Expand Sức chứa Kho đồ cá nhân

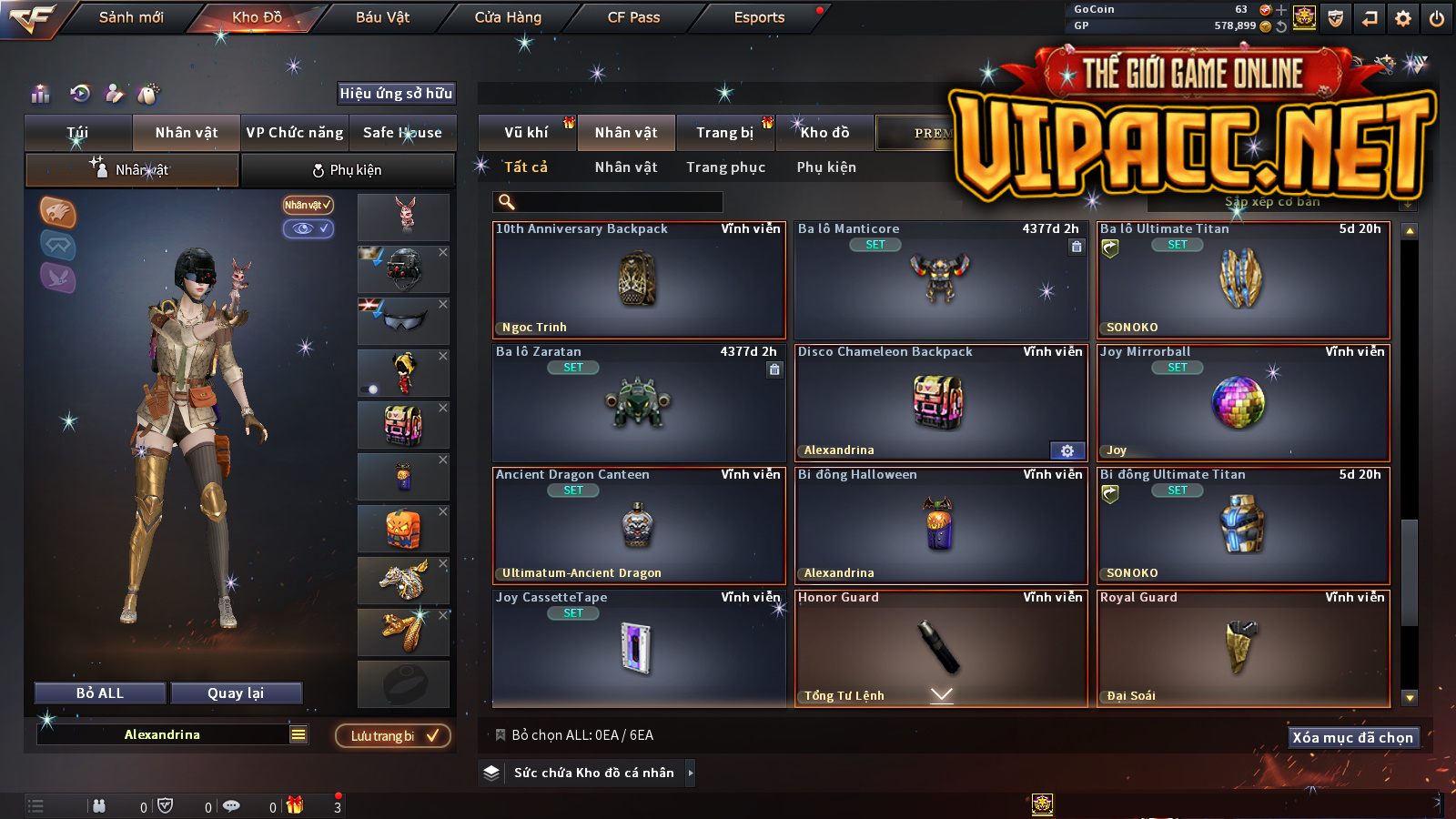594,773
